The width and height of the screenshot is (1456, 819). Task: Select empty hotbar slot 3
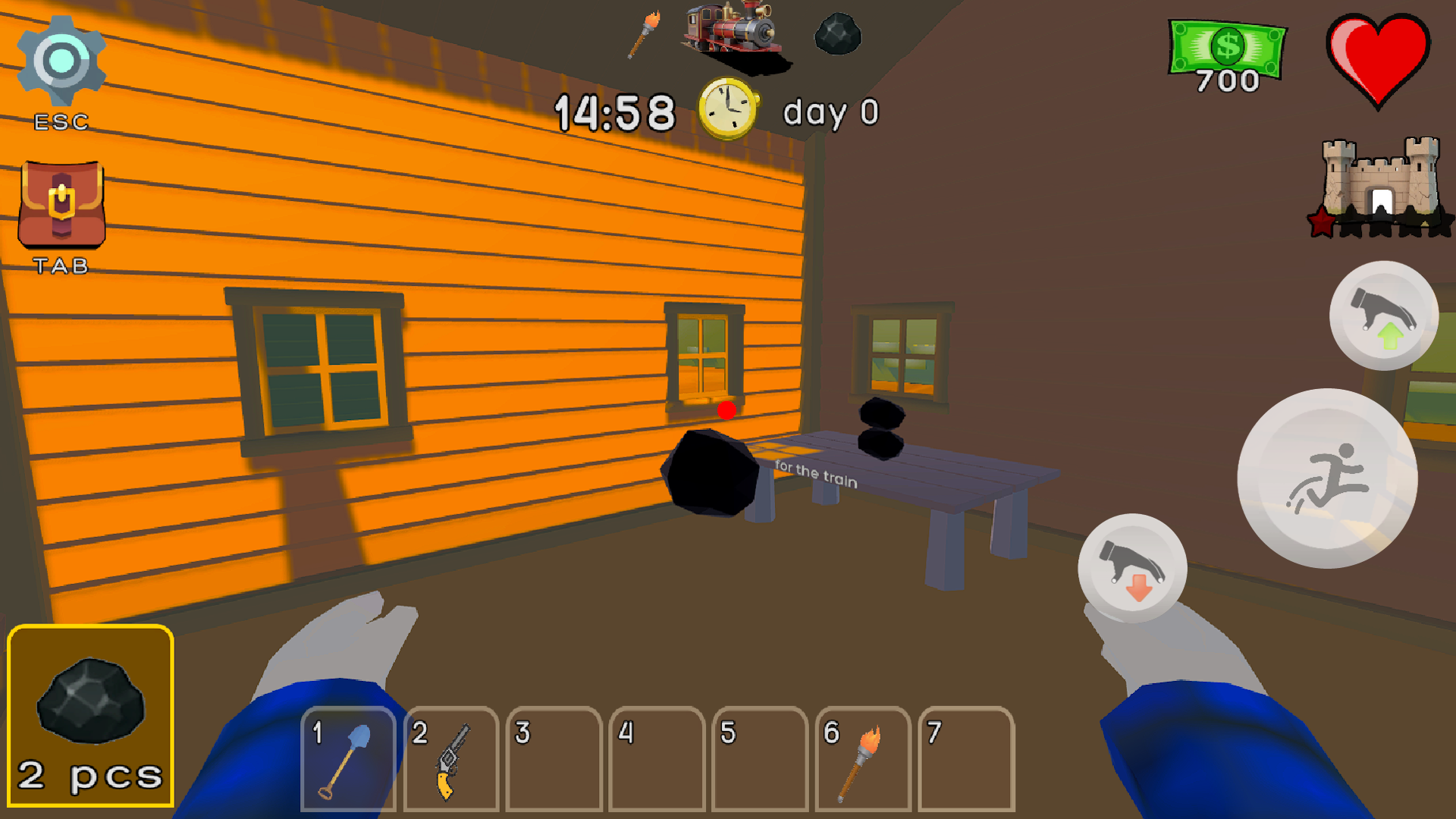(x=554, y=758)
